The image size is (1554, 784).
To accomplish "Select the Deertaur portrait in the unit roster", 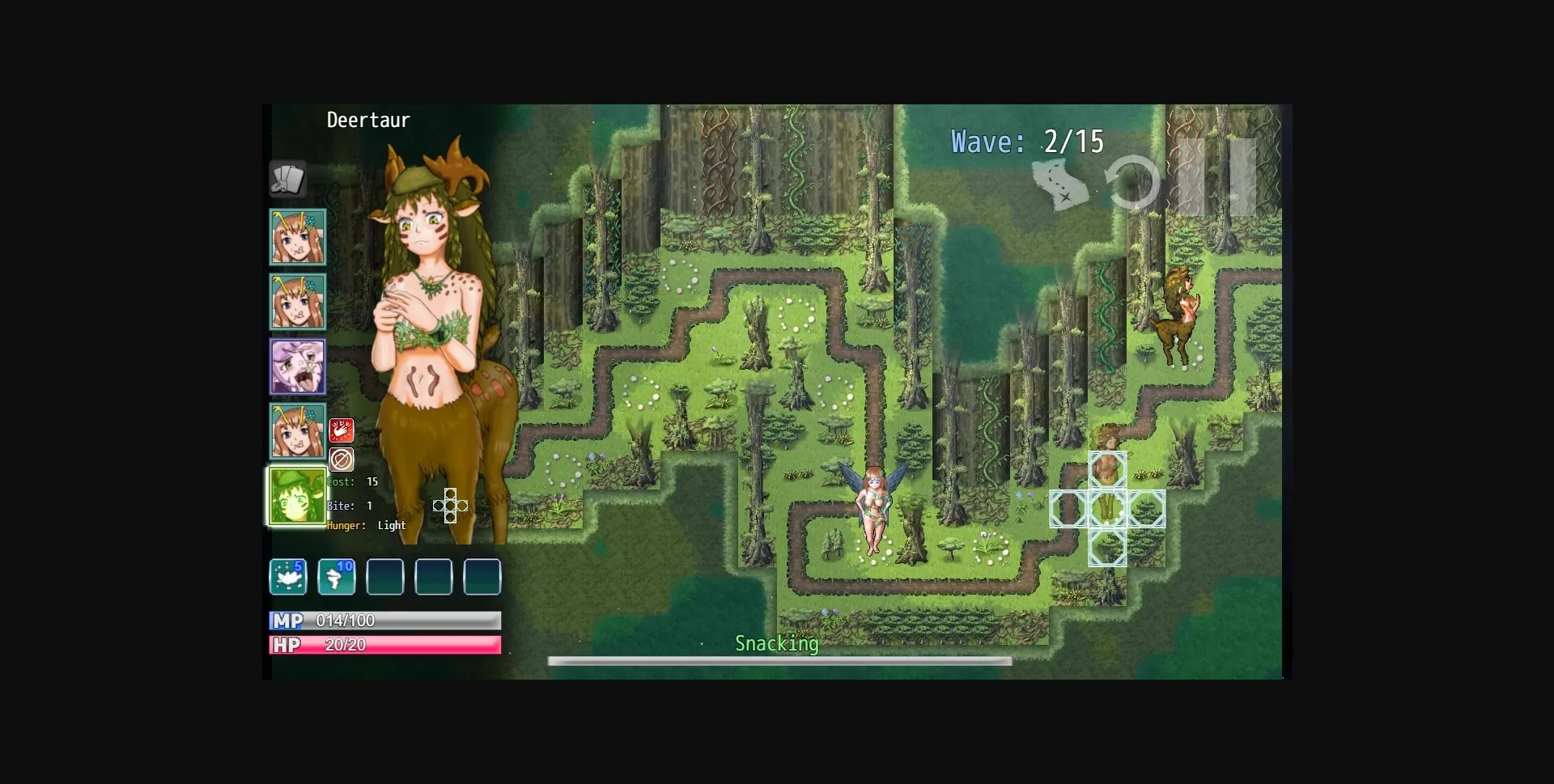I will tap(297, 495).
